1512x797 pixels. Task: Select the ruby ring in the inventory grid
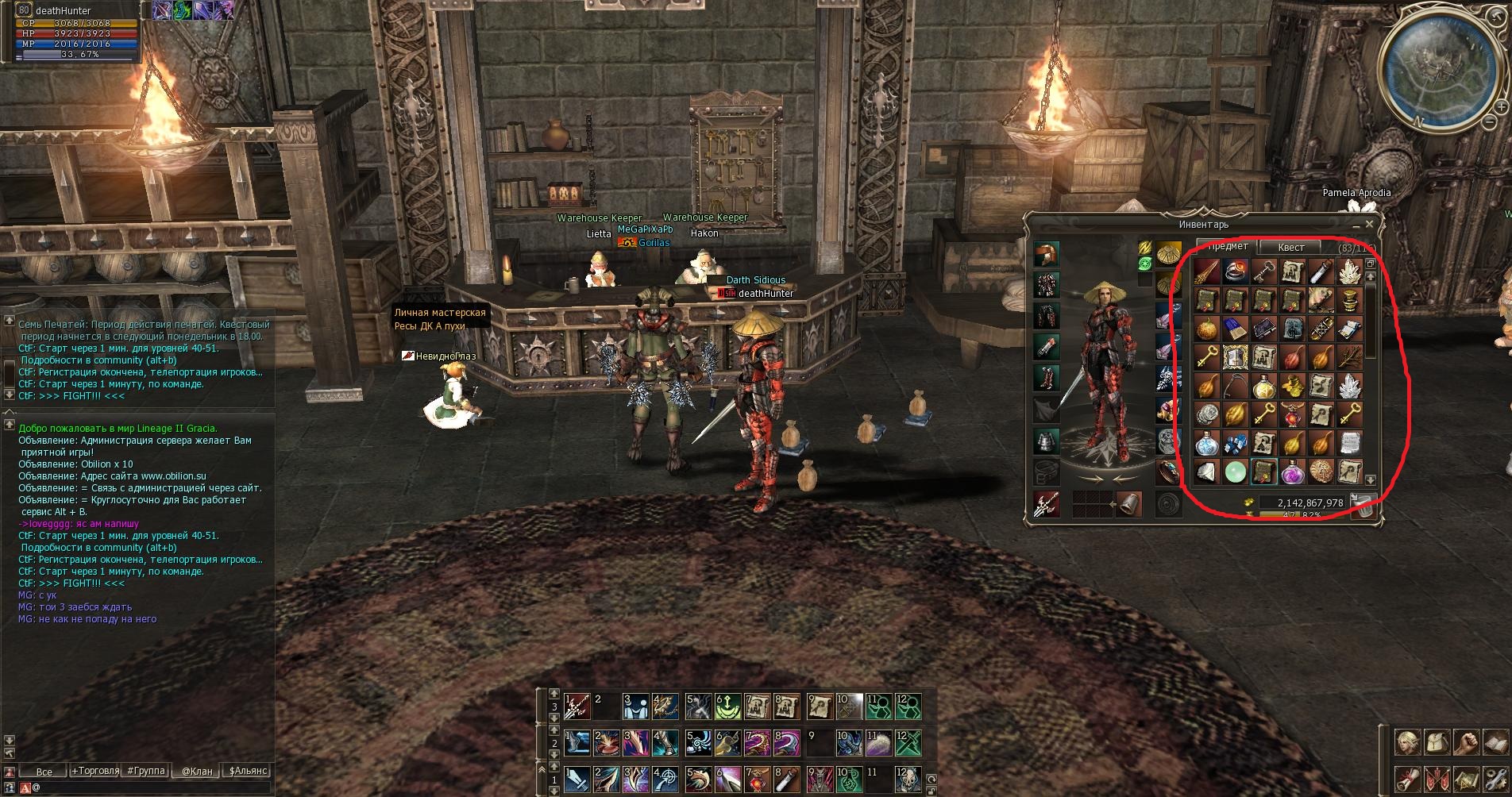(1234, 273)
